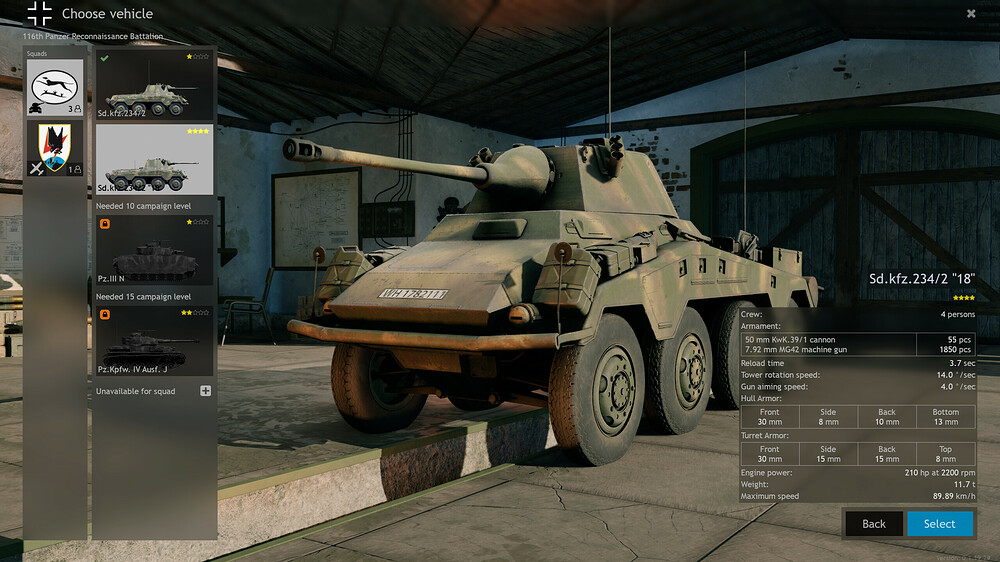Select the locked Pz.III N tank
The width and height of the screenshot is (1000, 562).
pyautogui.click(x=154, y=251)
